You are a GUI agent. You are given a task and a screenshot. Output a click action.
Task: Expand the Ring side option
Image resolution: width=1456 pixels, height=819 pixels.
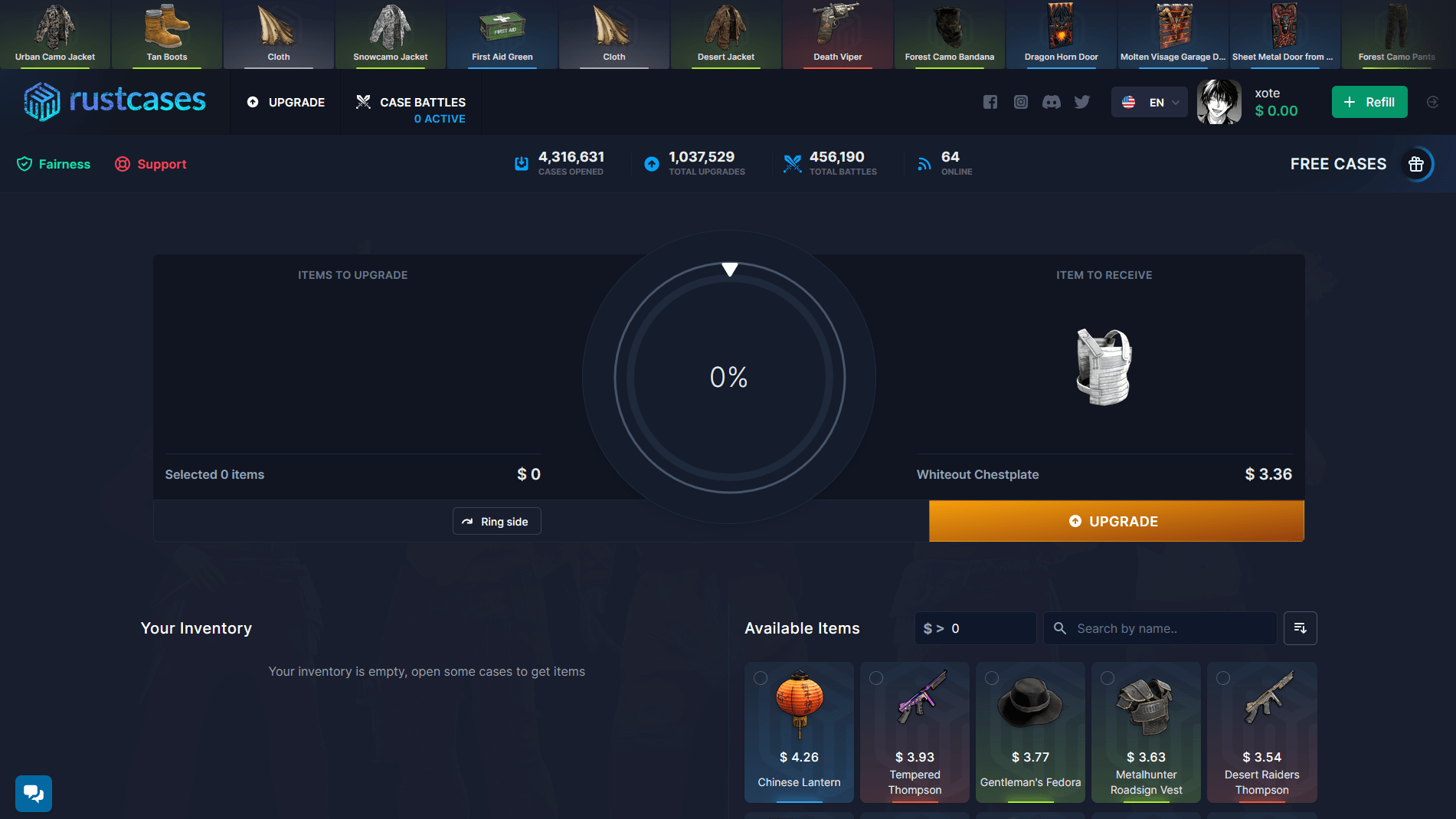(496, 521)
